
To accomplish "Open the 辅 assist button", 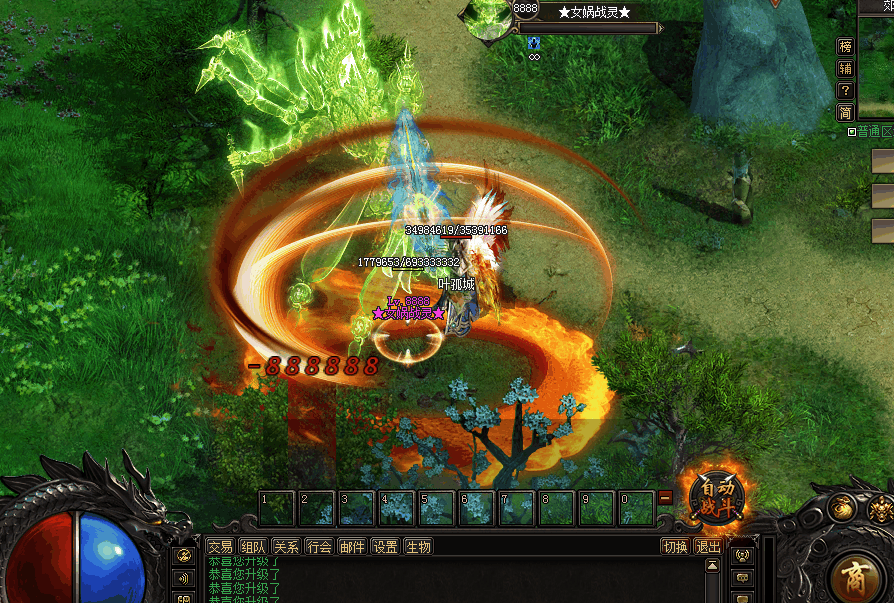I will 846,68.
